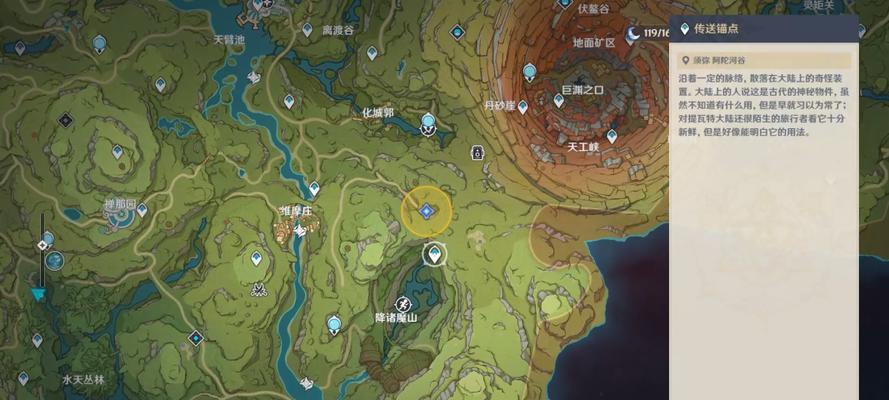Select the waypoint beside 水天丛林
The image size is (889, 400).
point(22,378)
